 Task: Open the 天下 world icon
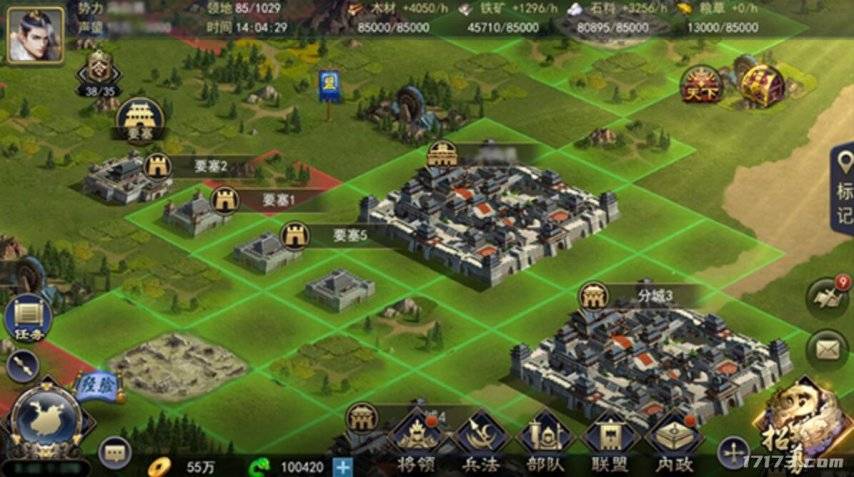(701, 87)
